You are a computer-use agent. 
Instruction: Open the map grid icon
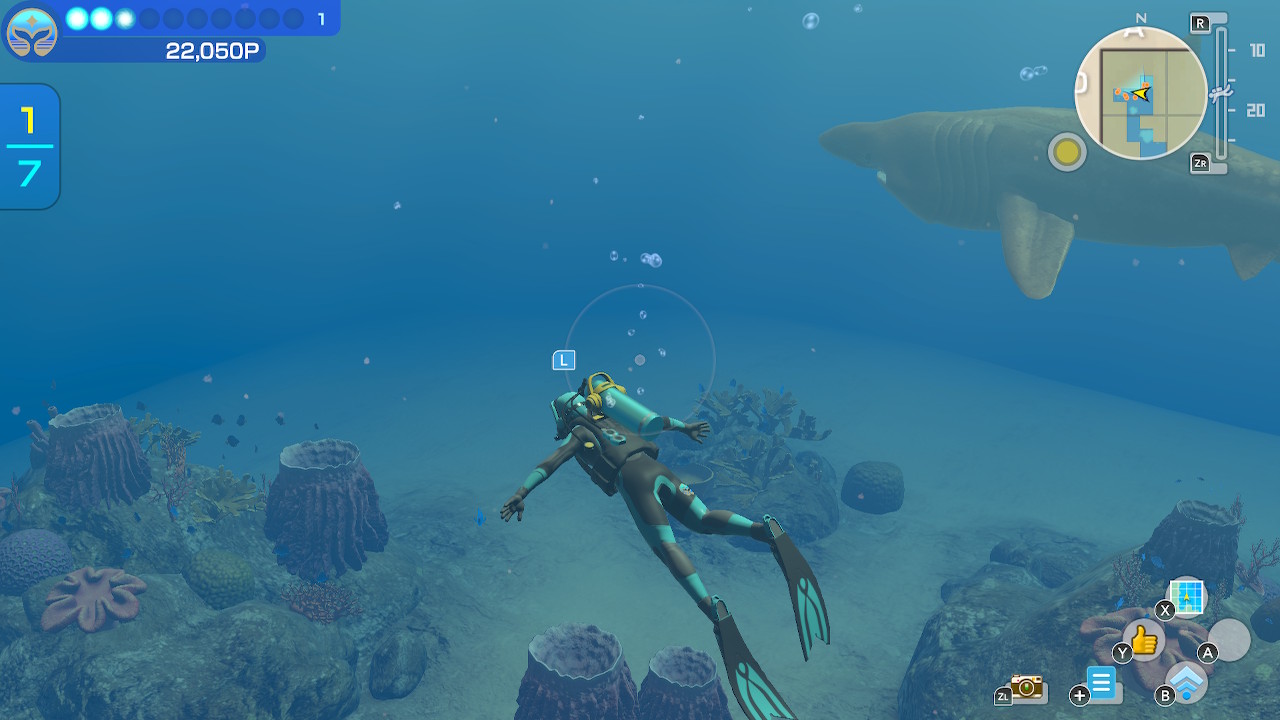point(1187,597)
